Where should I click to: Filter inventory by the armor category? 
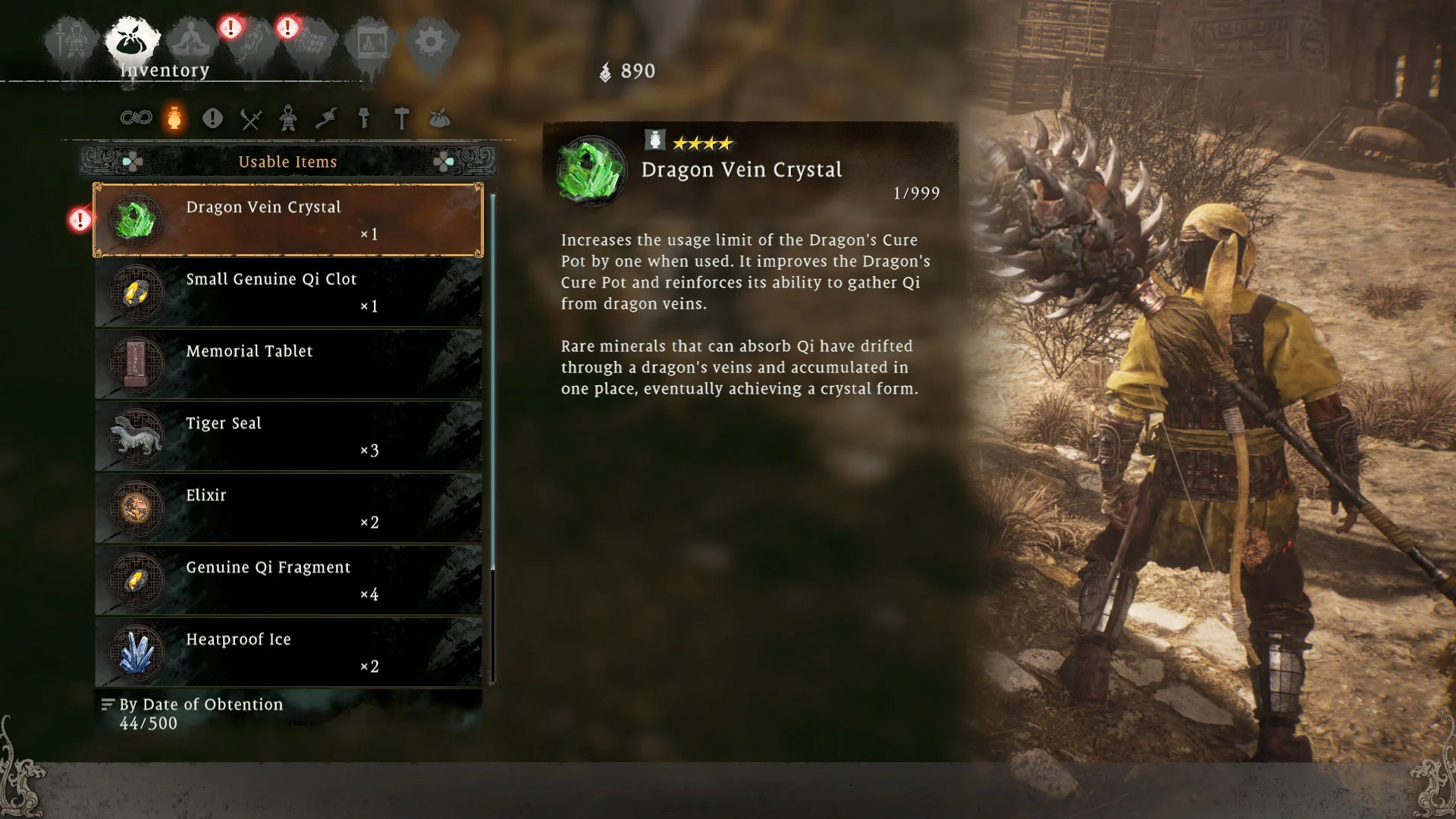click(288, 119)
